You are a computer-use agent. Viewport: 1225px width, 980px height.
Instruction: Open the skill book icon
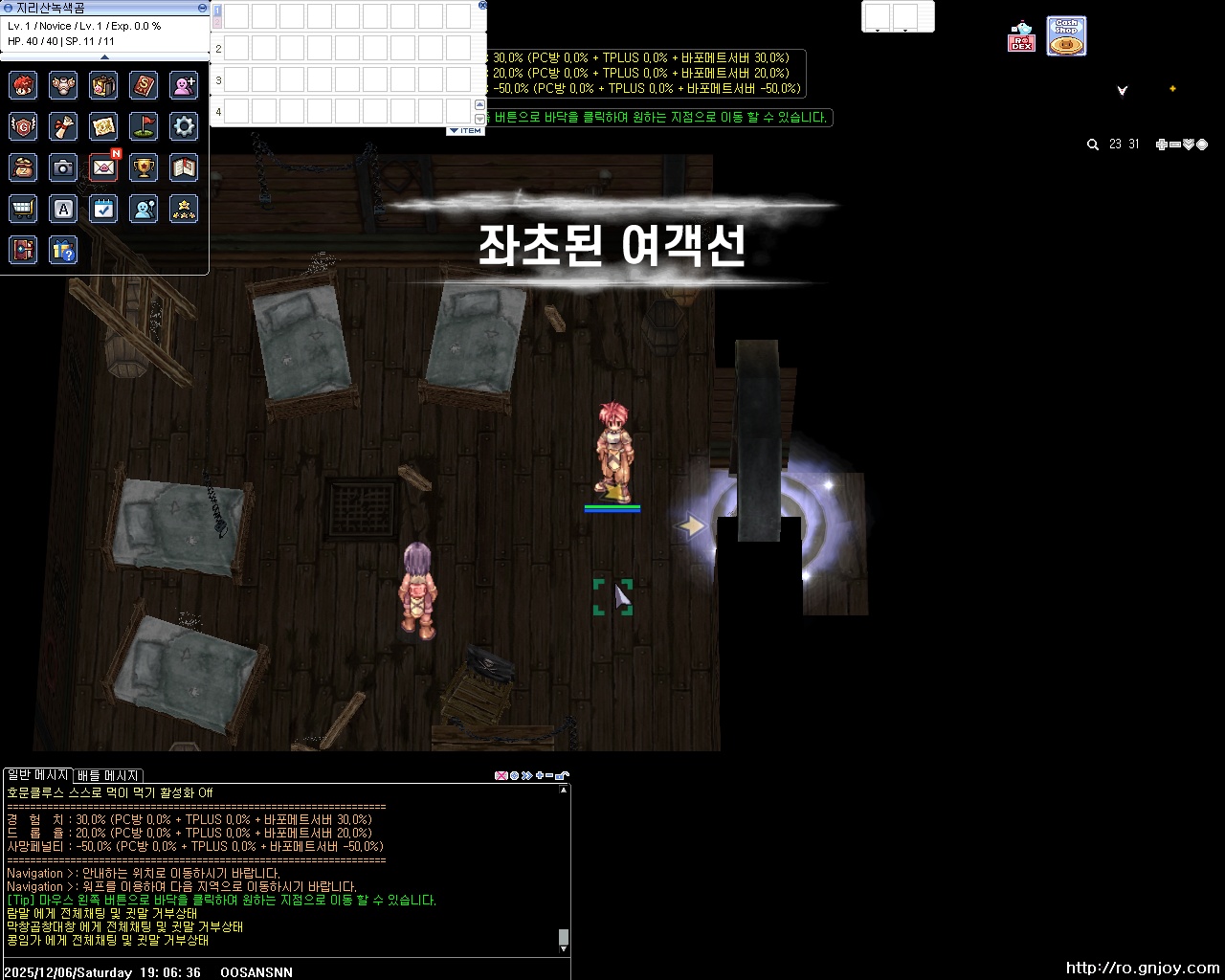coord(144,85)
